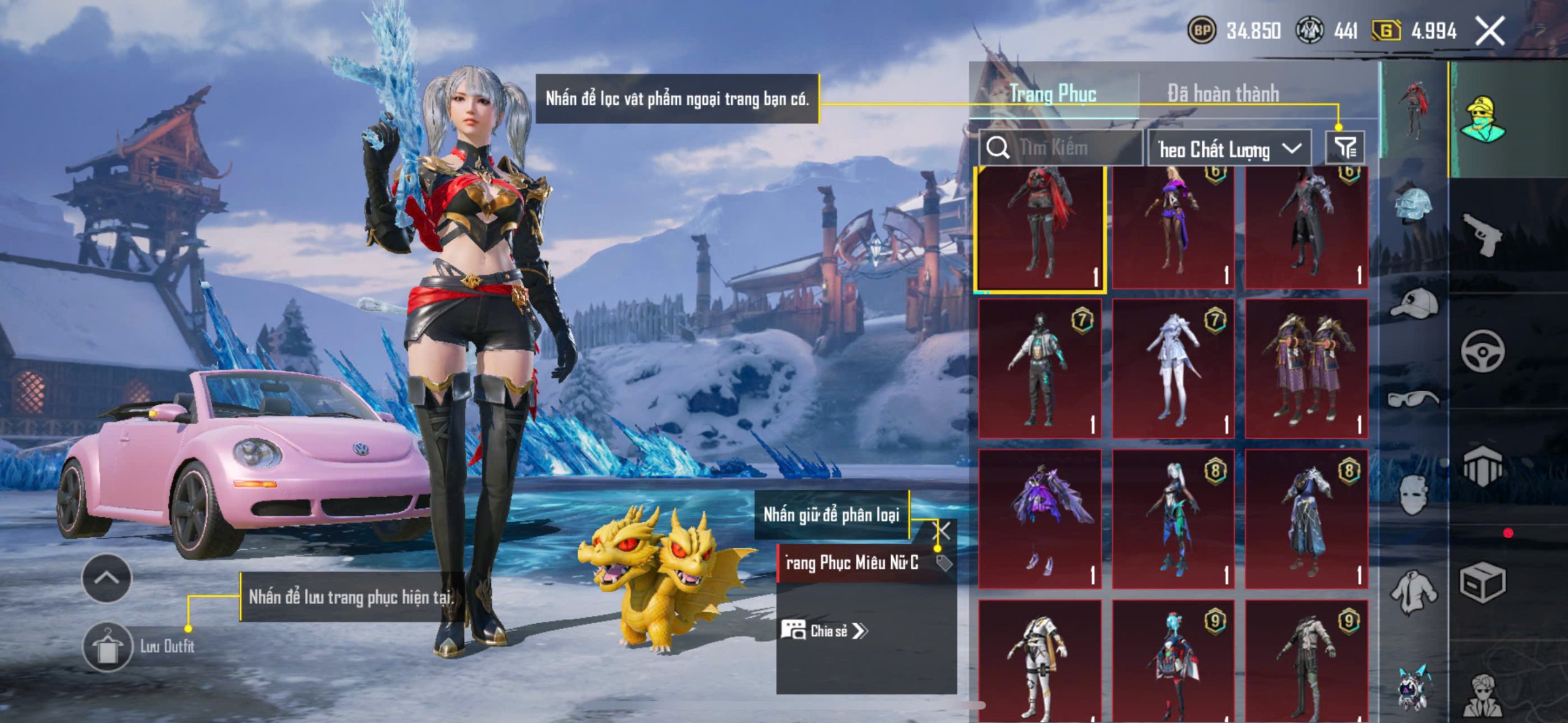
Task: Select the red-haired outfit with yellow border
Action: pos(1040,228)
